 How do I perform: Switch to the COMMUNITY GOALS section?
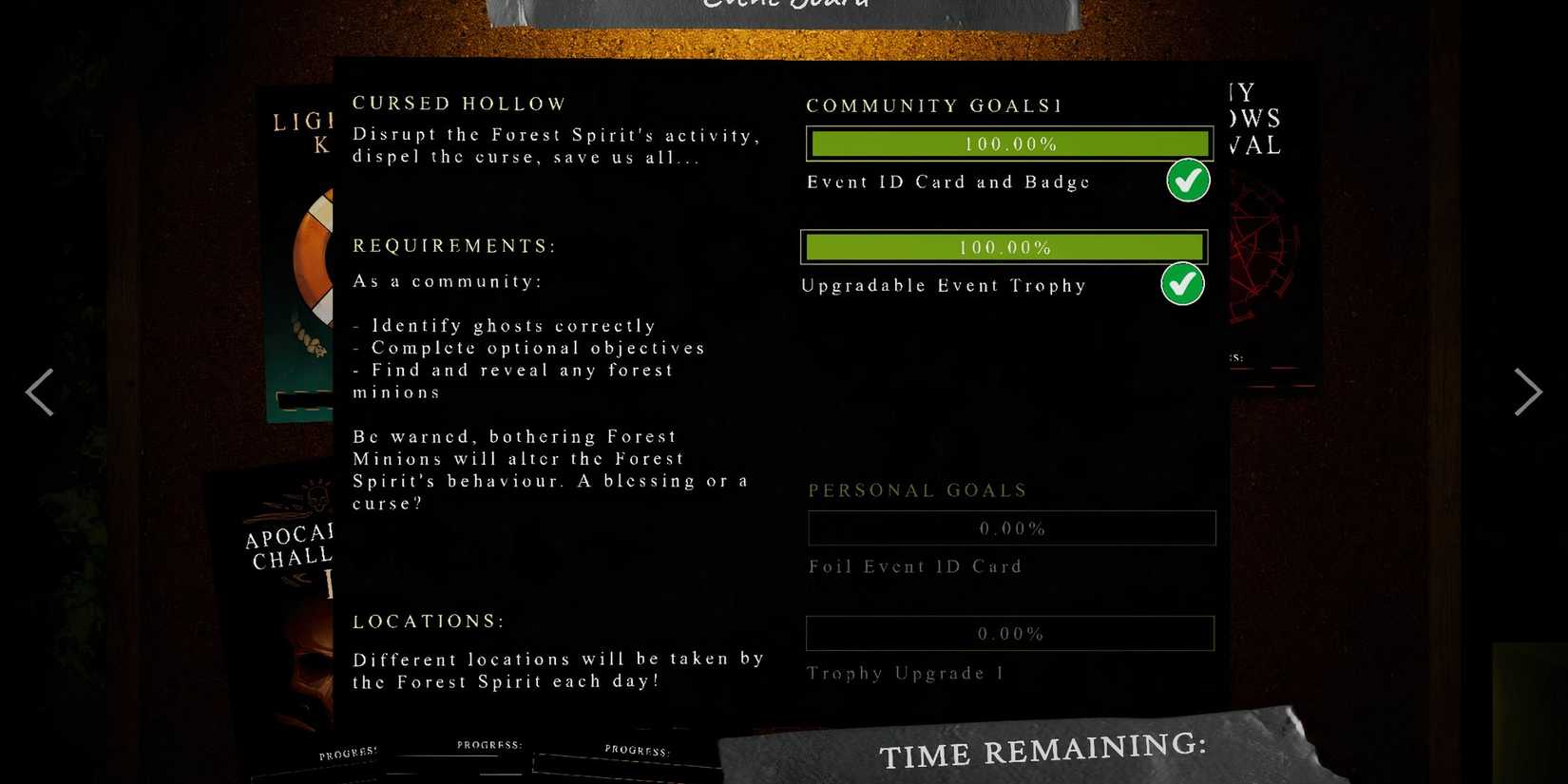tap(933, 105)
